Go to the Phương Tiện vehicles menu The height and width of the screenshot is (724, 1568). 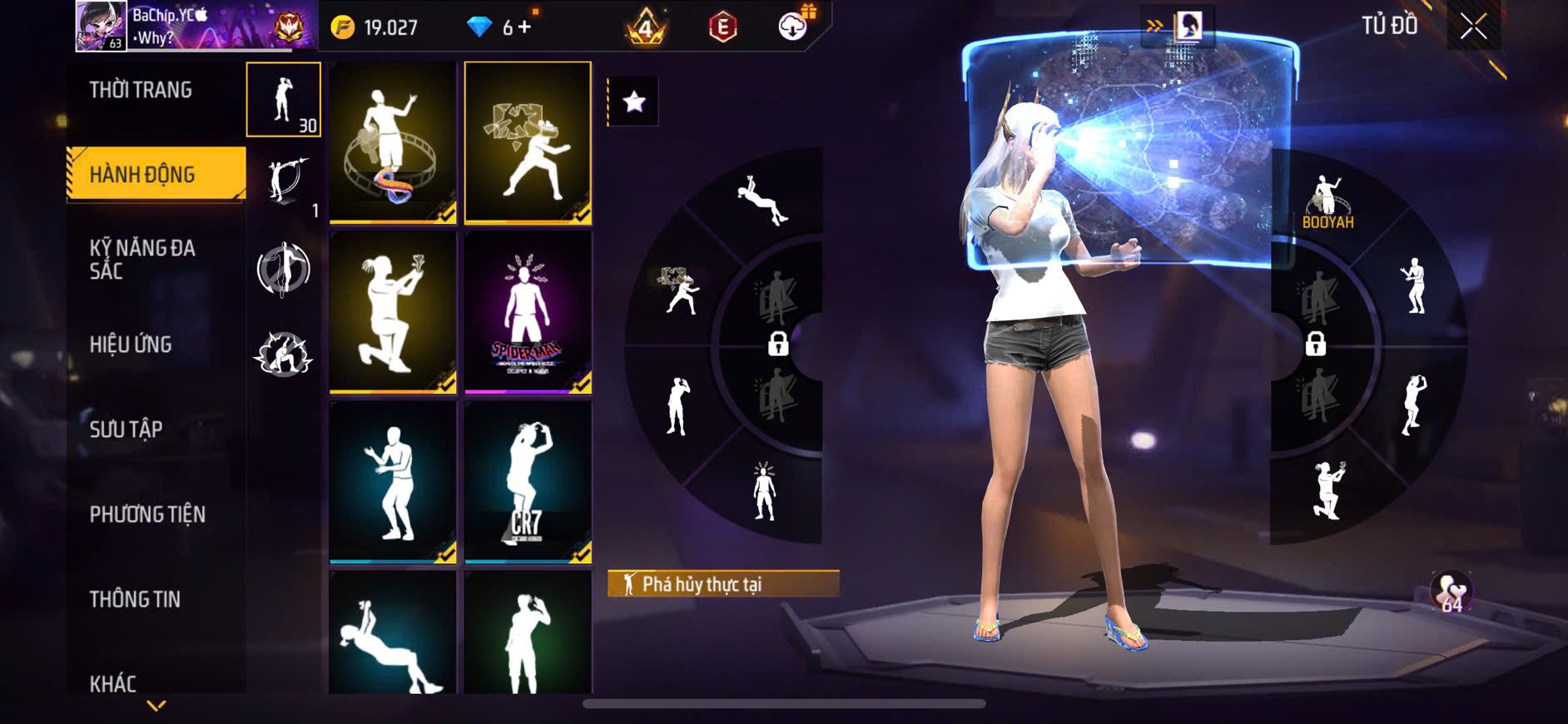point(147,514)
